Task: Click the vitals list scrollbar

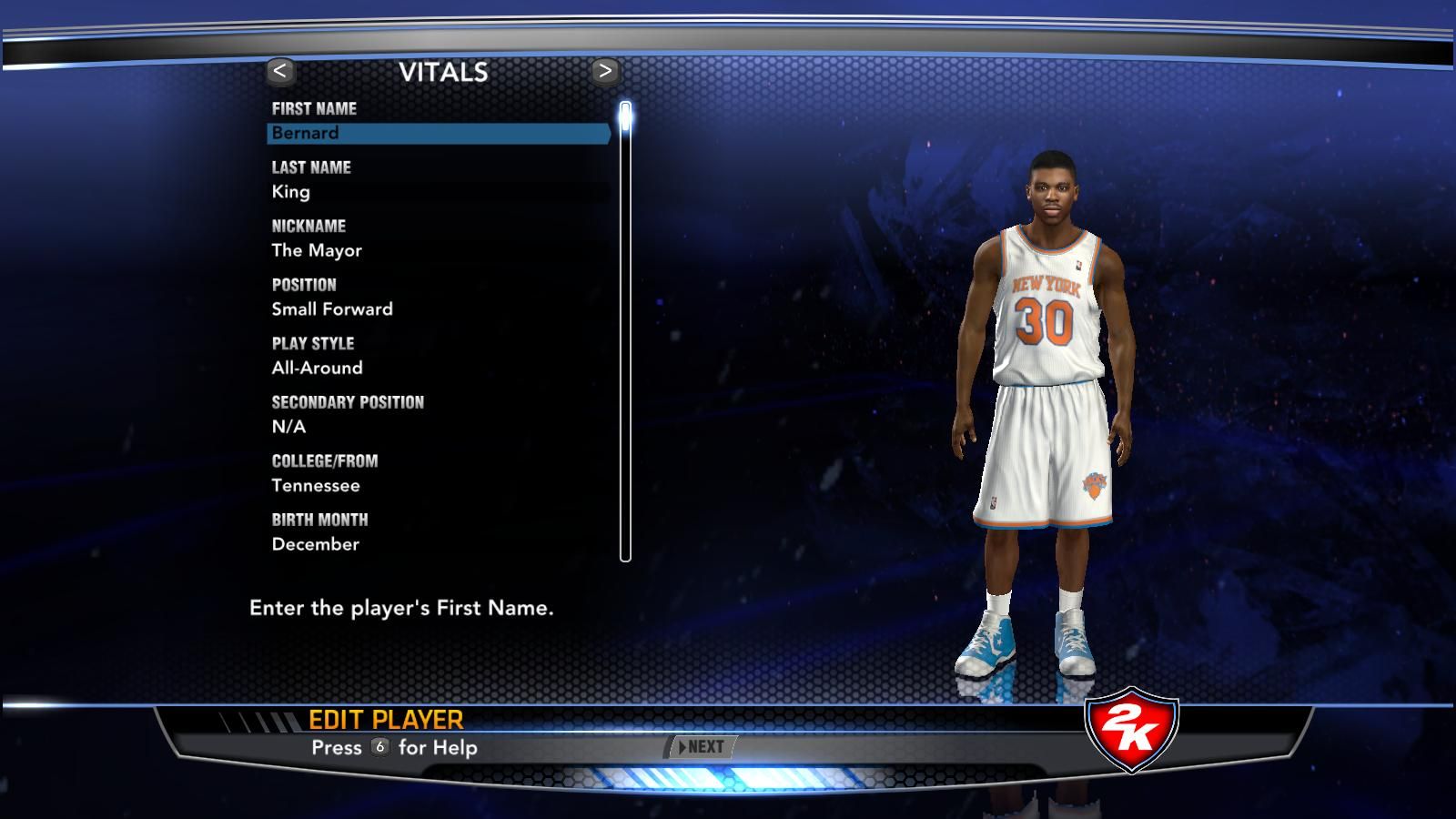Action: pos(625,332)
